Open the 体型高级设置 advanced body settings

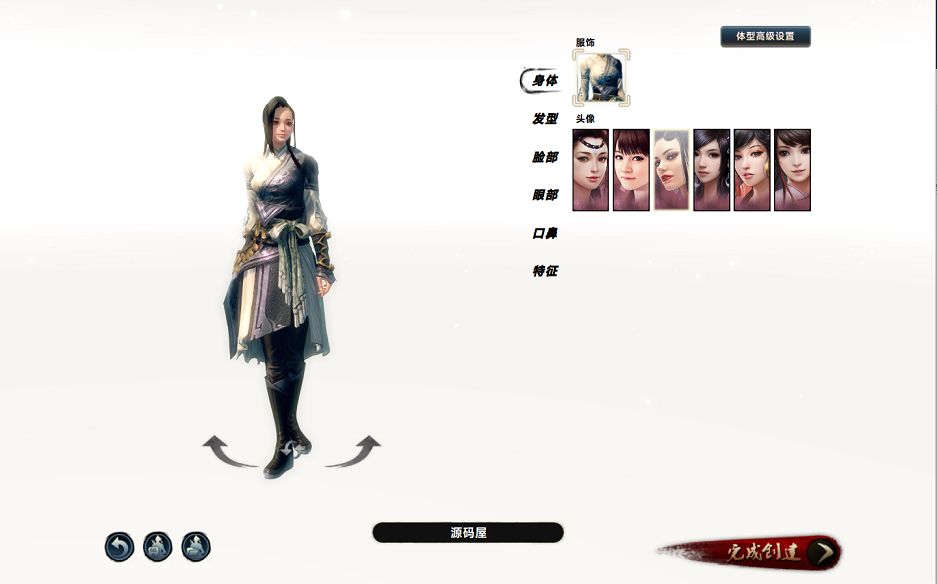tap(765, 37)
